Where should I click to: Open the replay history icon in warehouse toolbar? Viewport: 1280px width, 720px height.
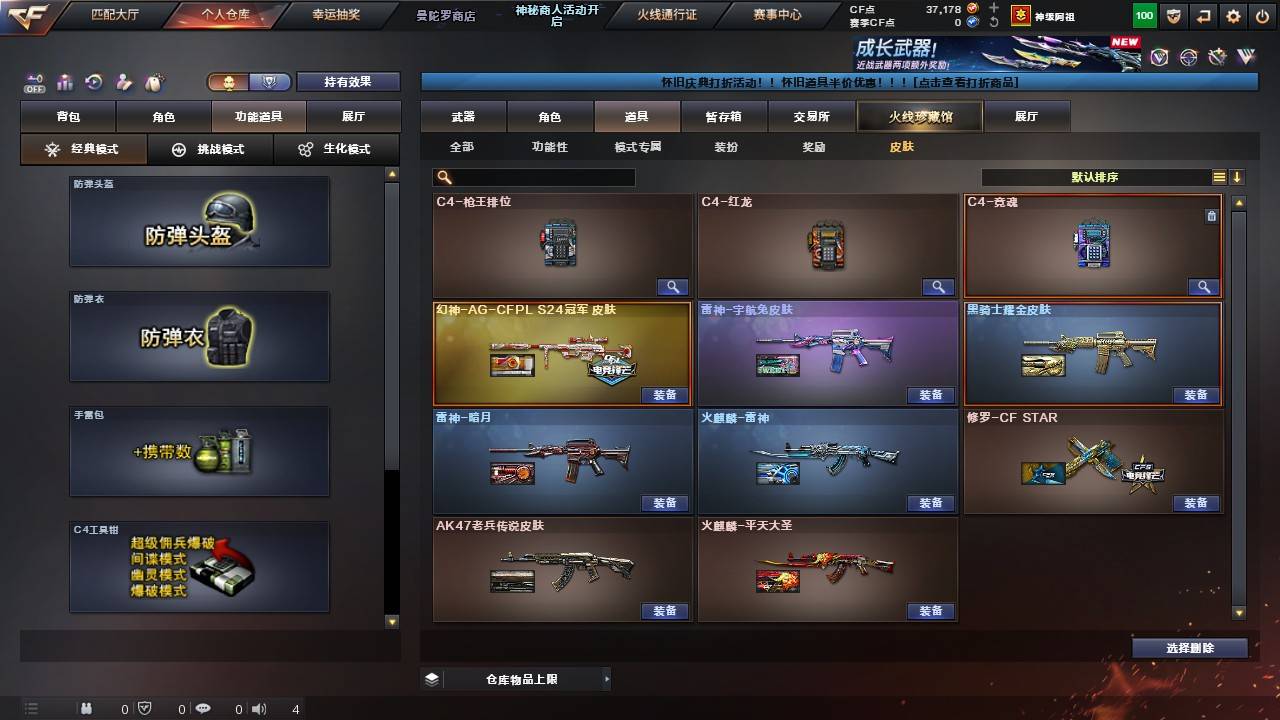(x=94, y=82)
